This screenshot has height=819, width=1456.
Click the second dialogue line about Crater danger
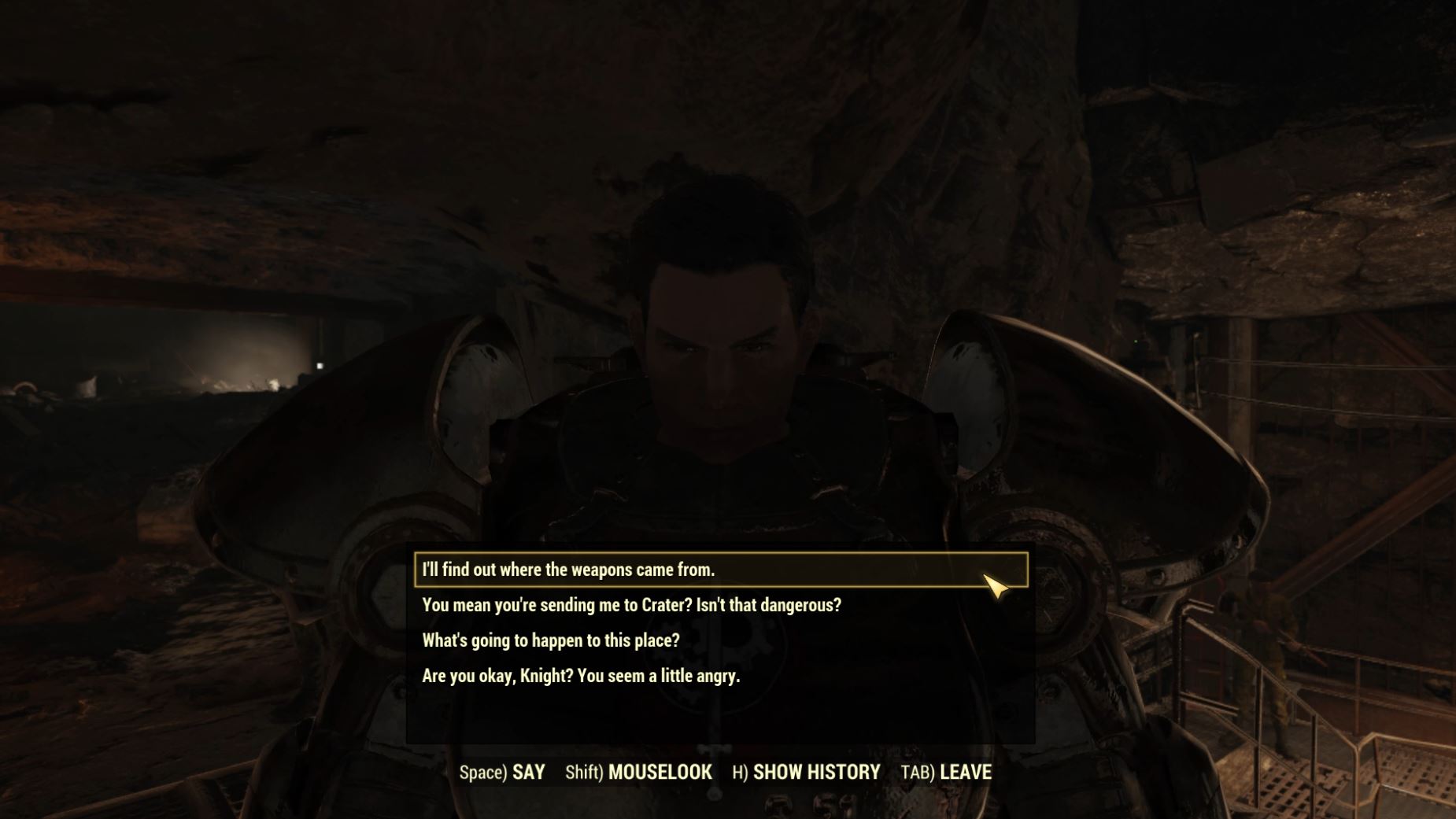pyautogui.click(x=631, y=605)
